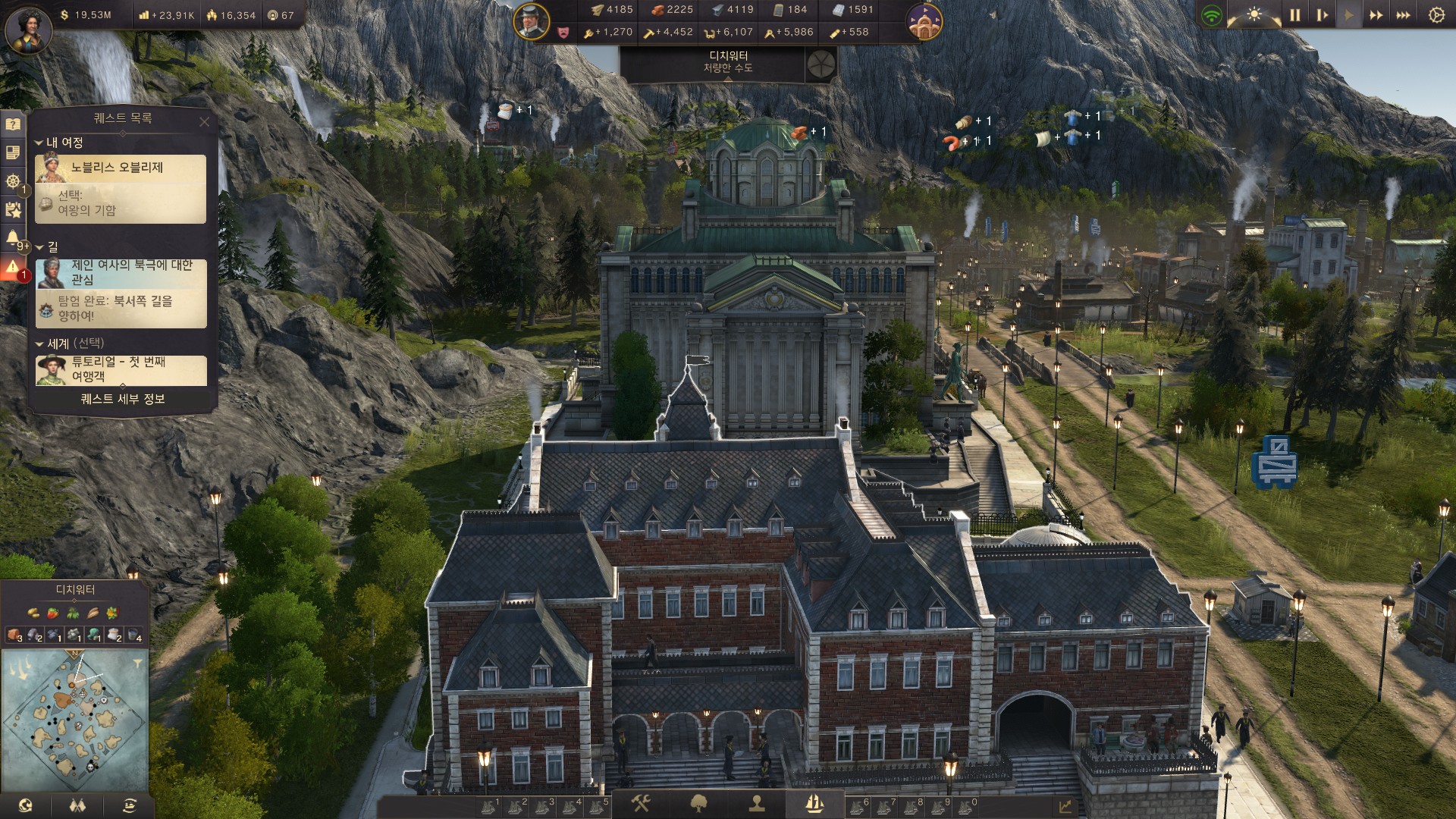The width and height of the screenshot is (1456, 819).
Task: Click the 퀘스트 세부 정보 button
Action: coord(123,399)
